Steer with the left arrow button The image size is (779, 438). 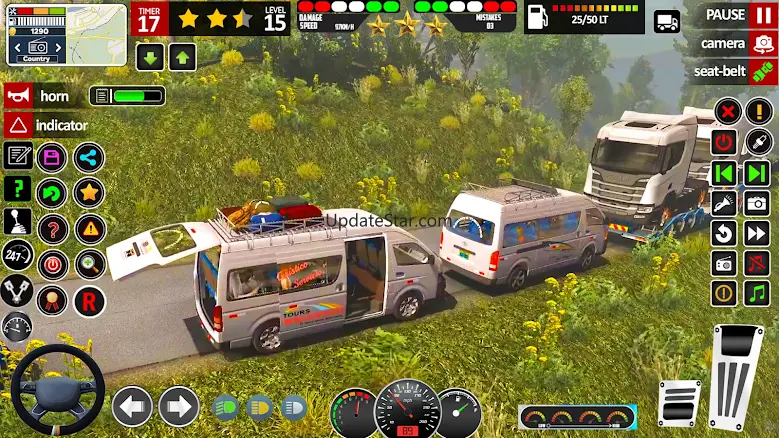(x=132, y=407)
